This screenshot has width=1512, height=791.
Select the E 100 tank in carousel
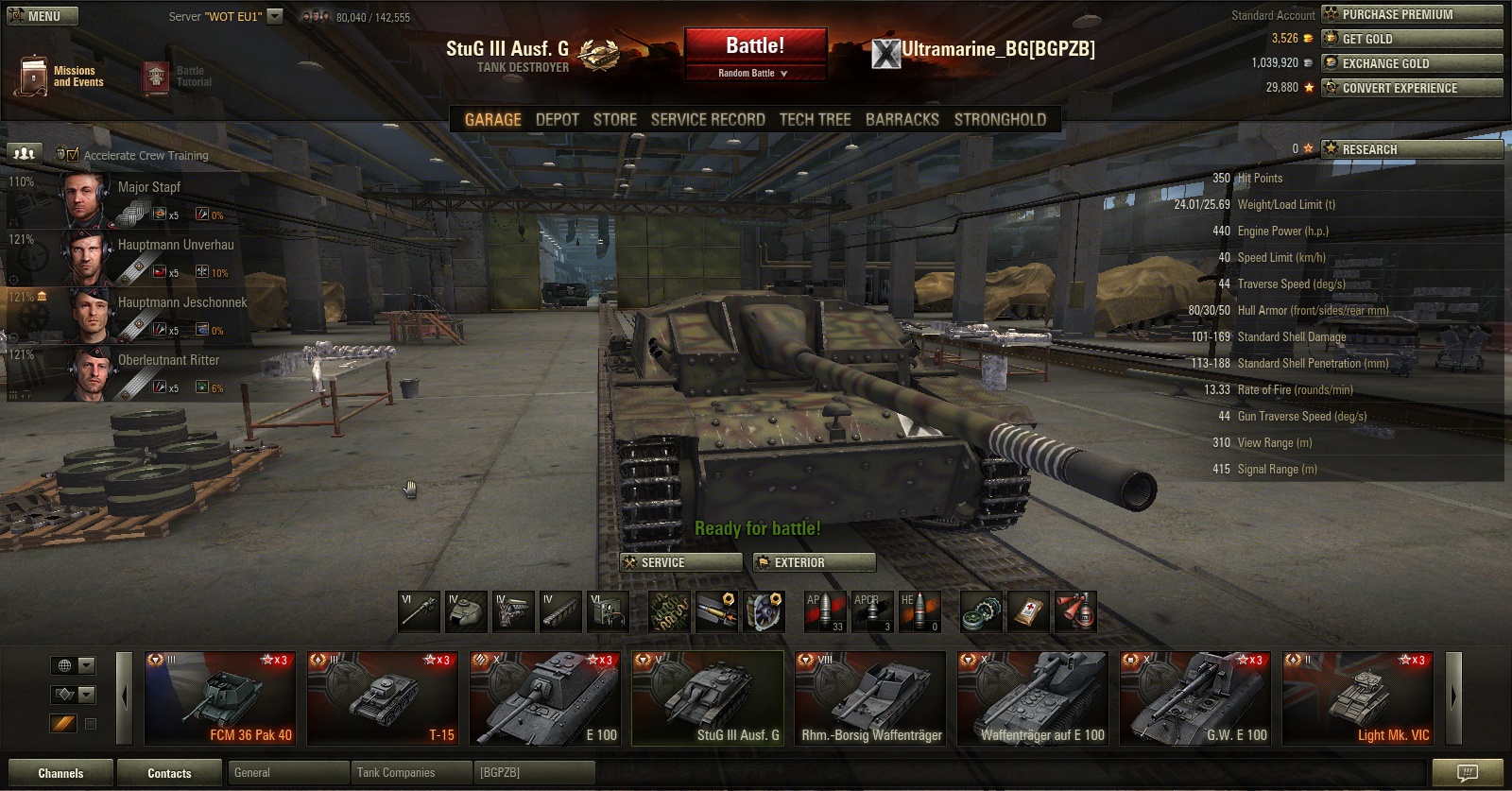545,698
